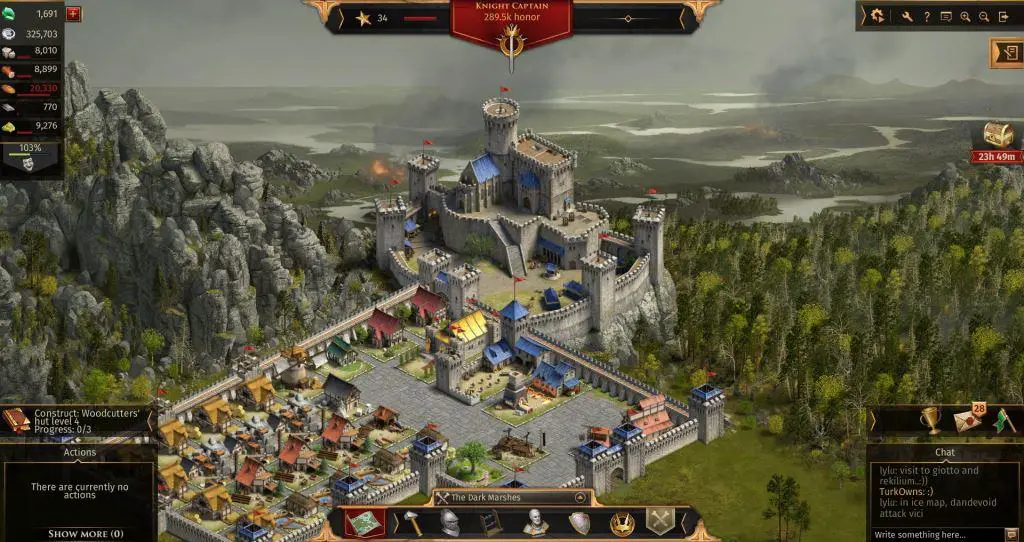Open the wrench settings icon
The image size is (1024, 542).
coord(907,16)
